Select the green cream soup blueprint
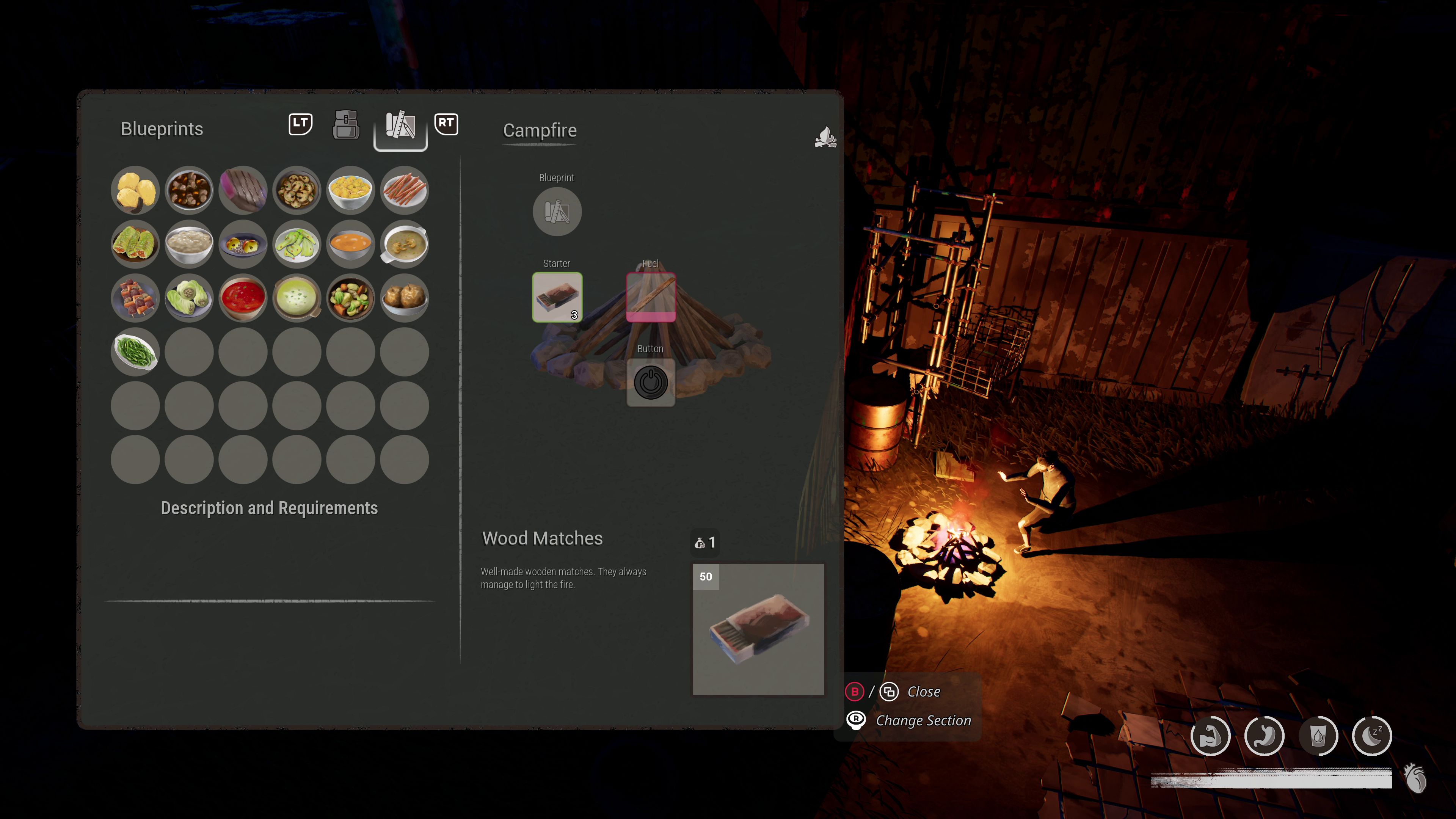Viewport: 1456px width, 819px height. click(297, 298)
